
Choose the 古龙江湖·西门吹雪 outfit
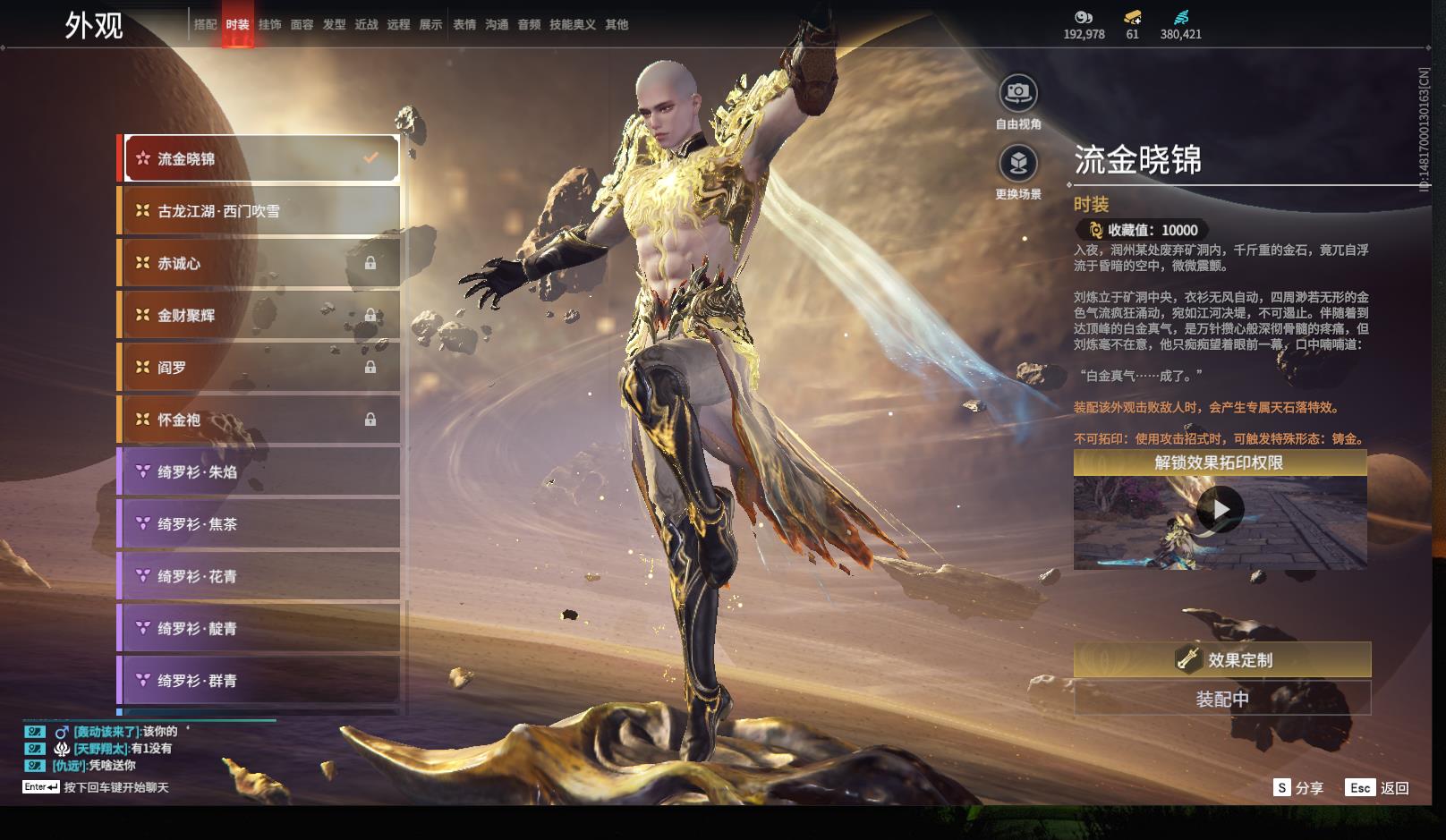point(259,211)
